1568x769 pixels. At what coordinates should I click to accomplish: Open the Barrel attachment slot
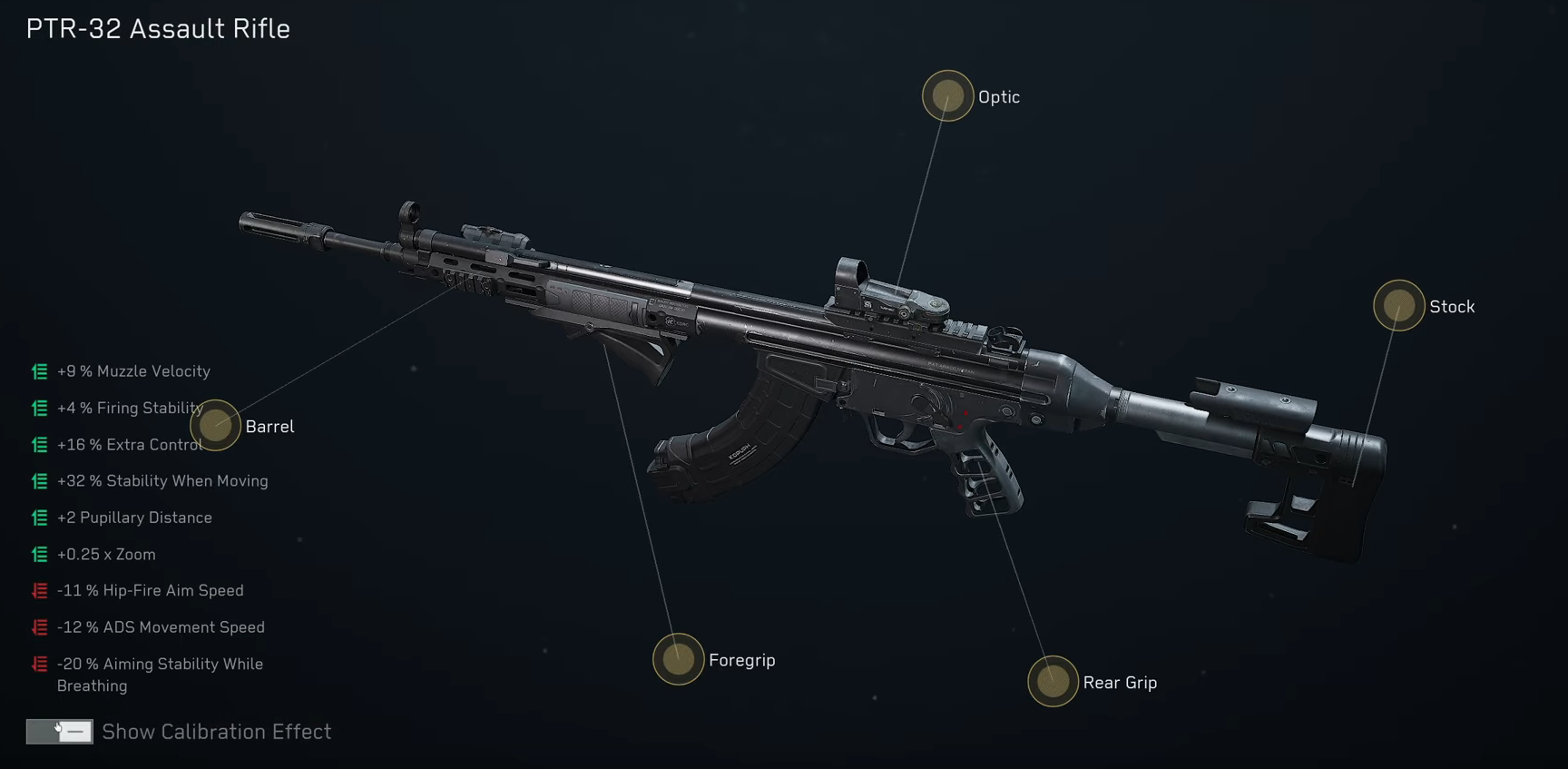click(x=216, y=426)
